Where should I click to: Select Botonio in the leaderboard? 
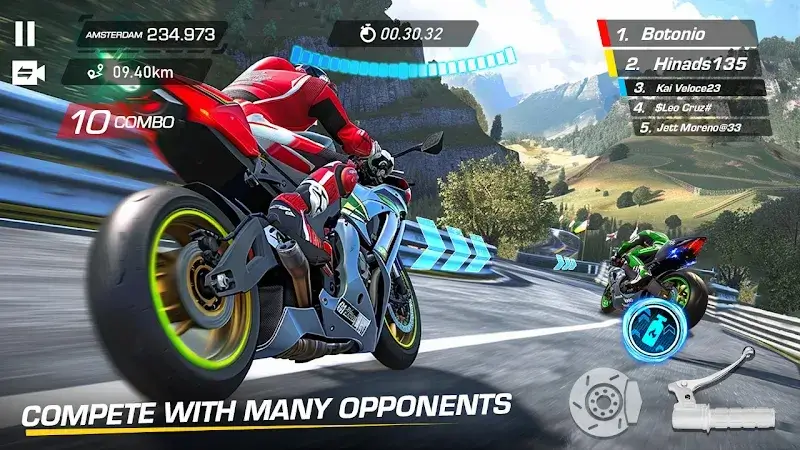coord(683,34)
